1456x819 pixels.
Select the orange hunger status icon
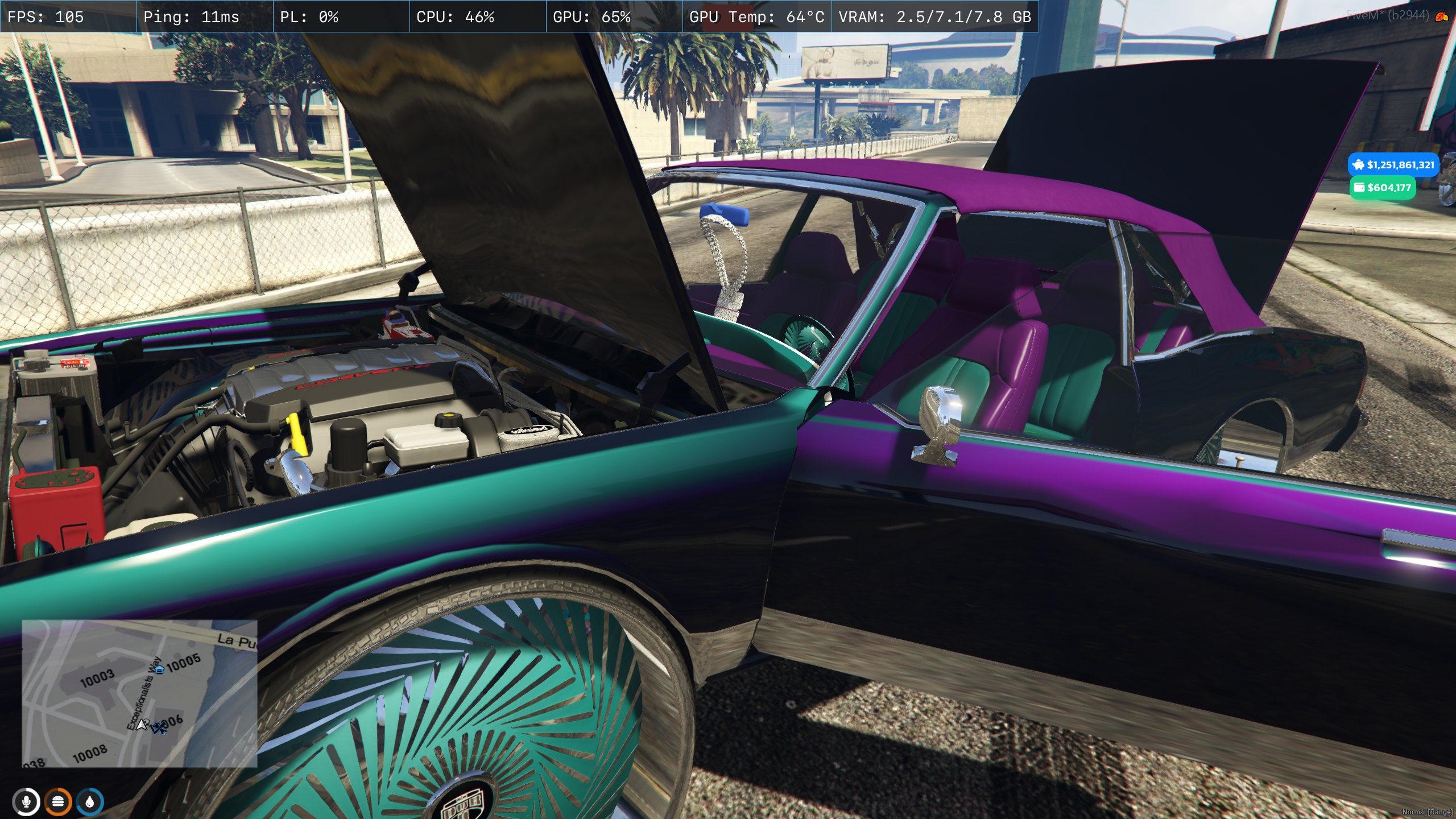click(59, 803)
